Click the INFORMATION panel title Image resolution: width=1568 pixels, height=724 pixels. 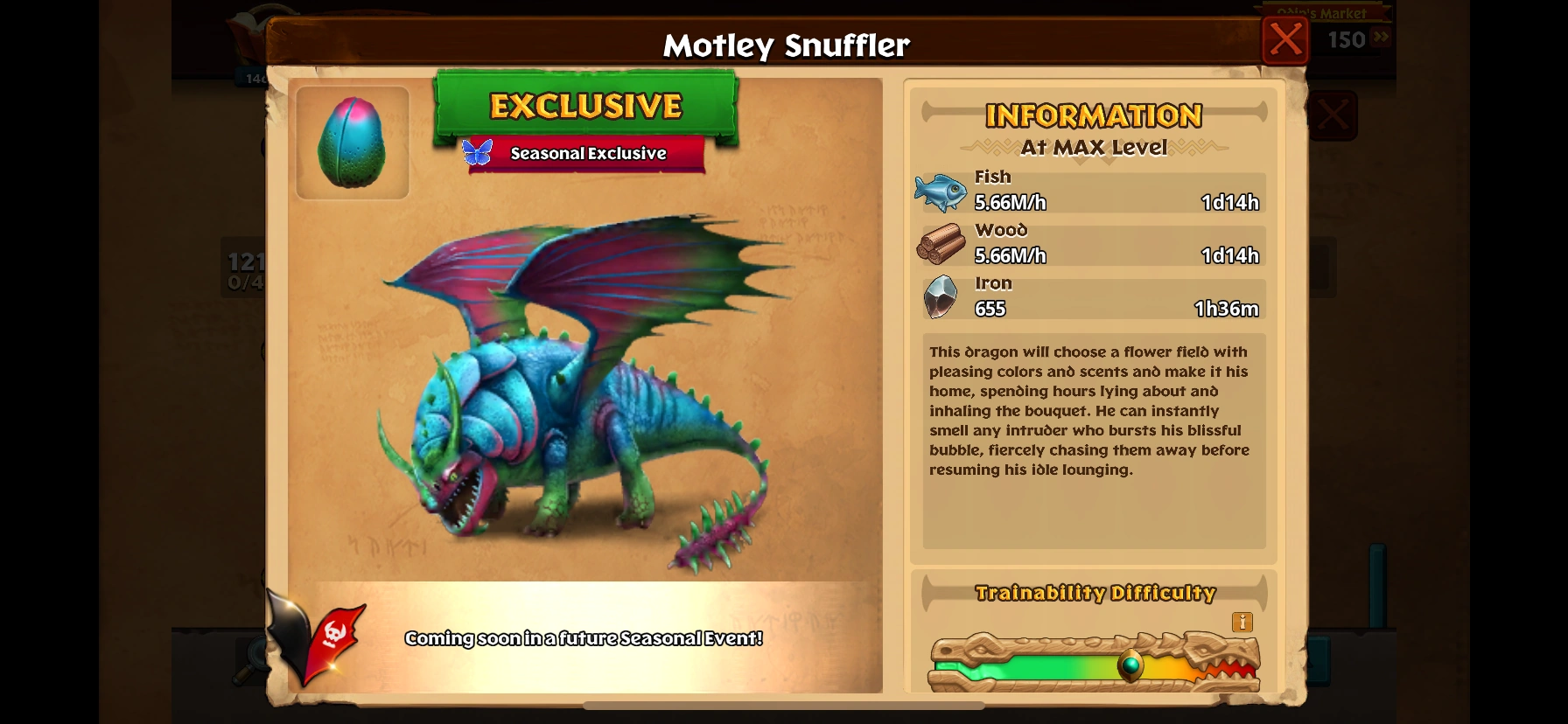(x=1093, y=115)
